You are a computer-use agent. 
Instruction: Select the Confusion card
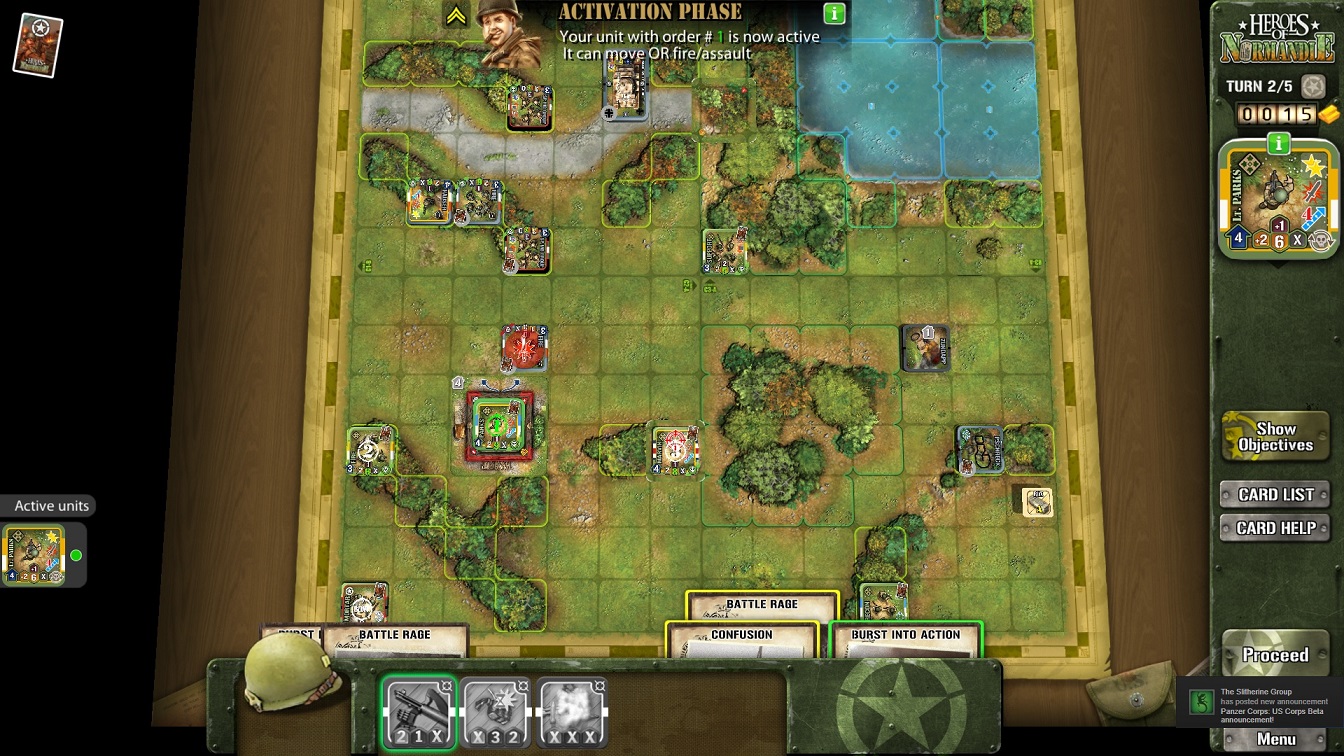click(741, 641)
